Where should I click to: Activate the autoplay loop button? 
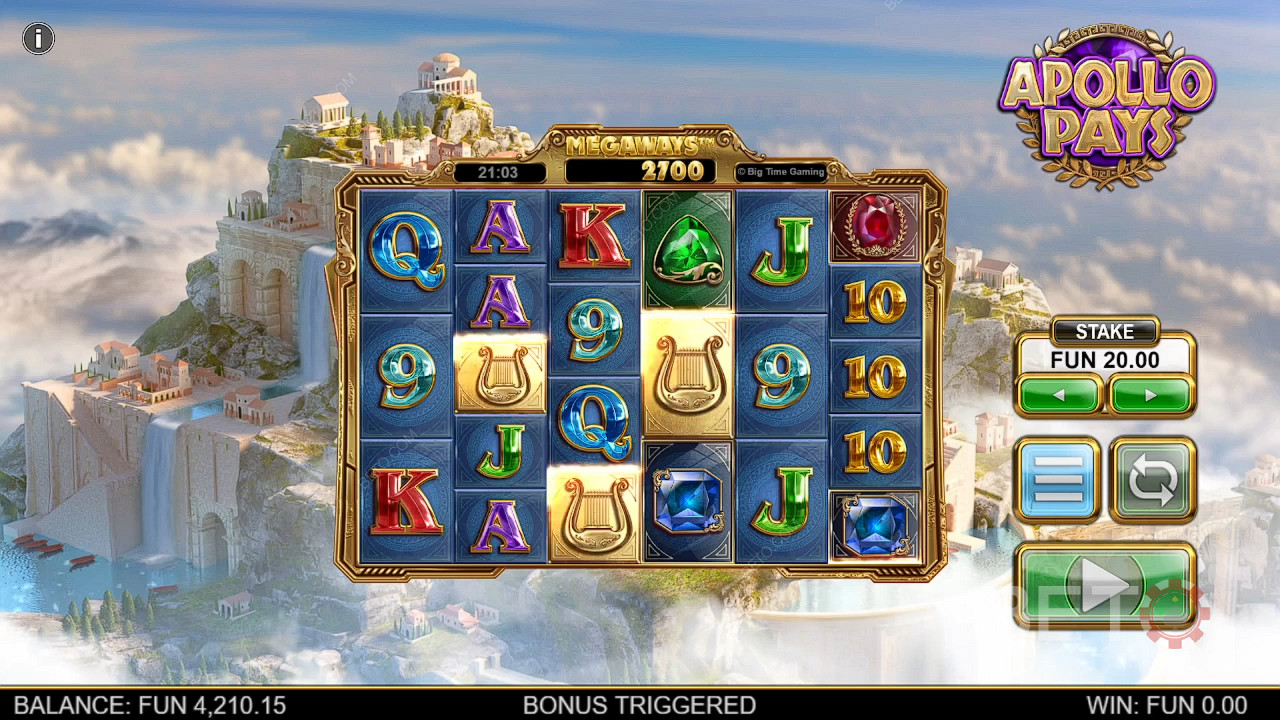[1152, 480]
